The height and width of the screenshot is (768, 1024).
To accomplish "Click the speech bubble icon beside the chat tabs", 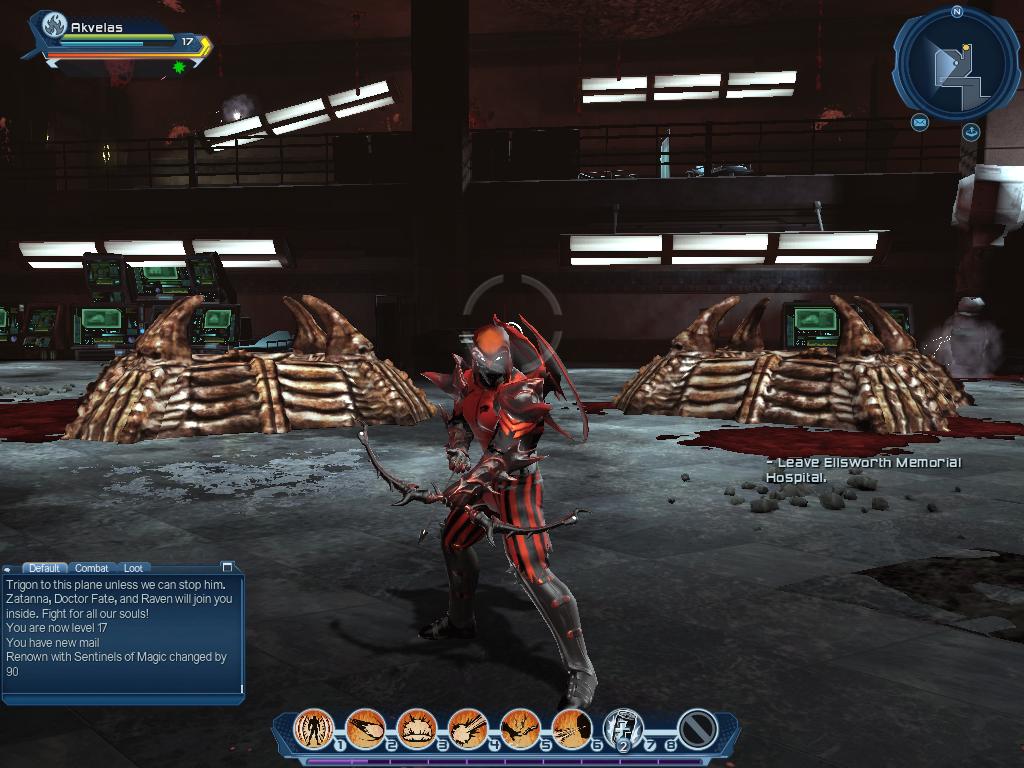I will pyautogui.click(x=9, y=569).
